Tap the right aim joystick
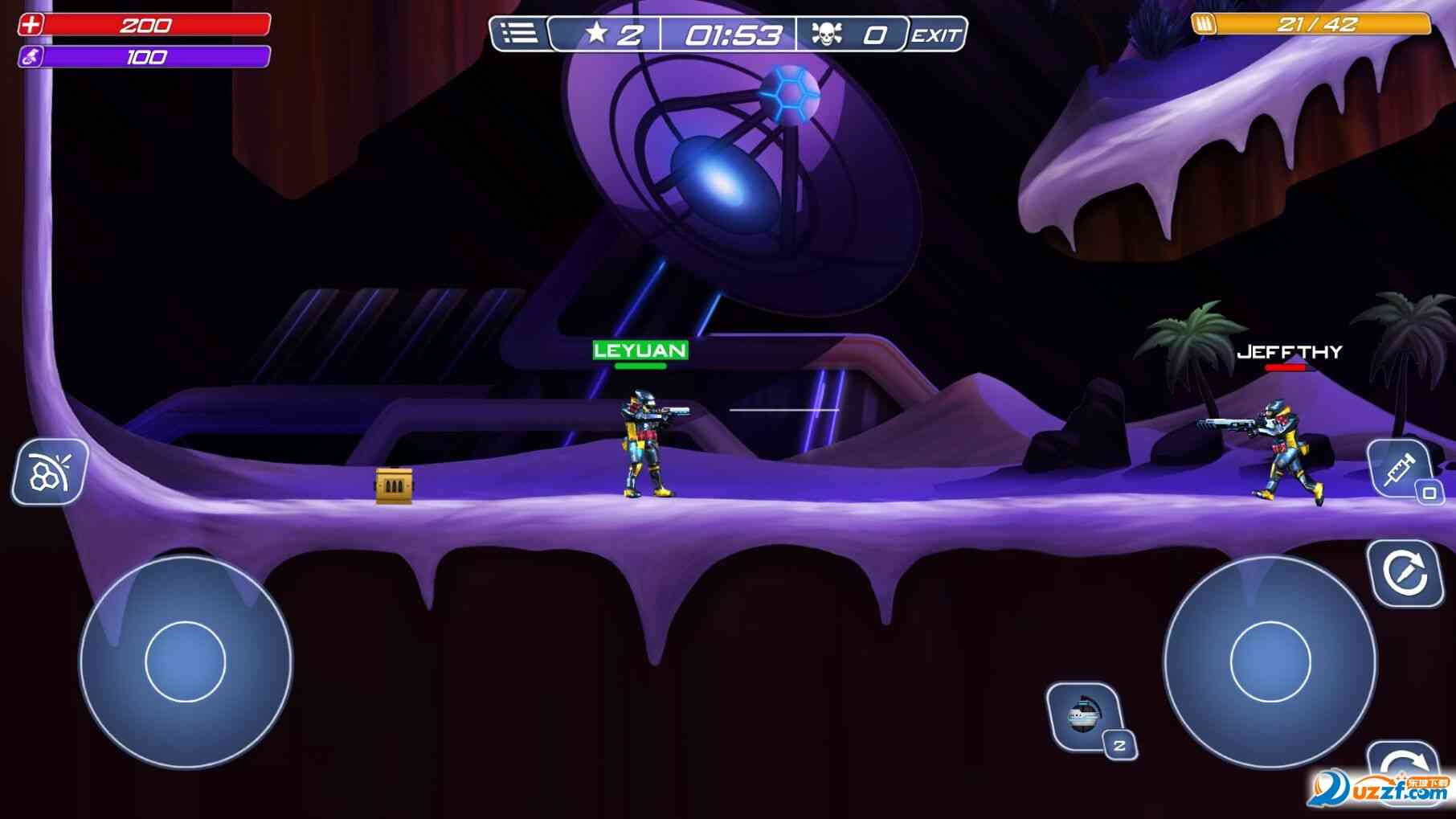 pos(1270,661)
